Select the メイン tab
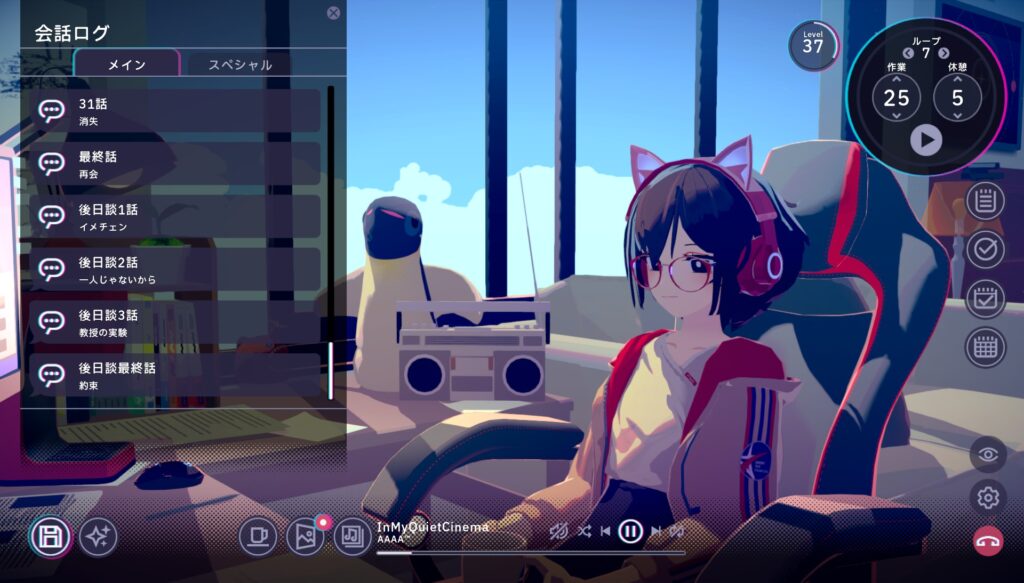Image resolution: width=1024 pixels, height=583 pixels. pos(127,65)
